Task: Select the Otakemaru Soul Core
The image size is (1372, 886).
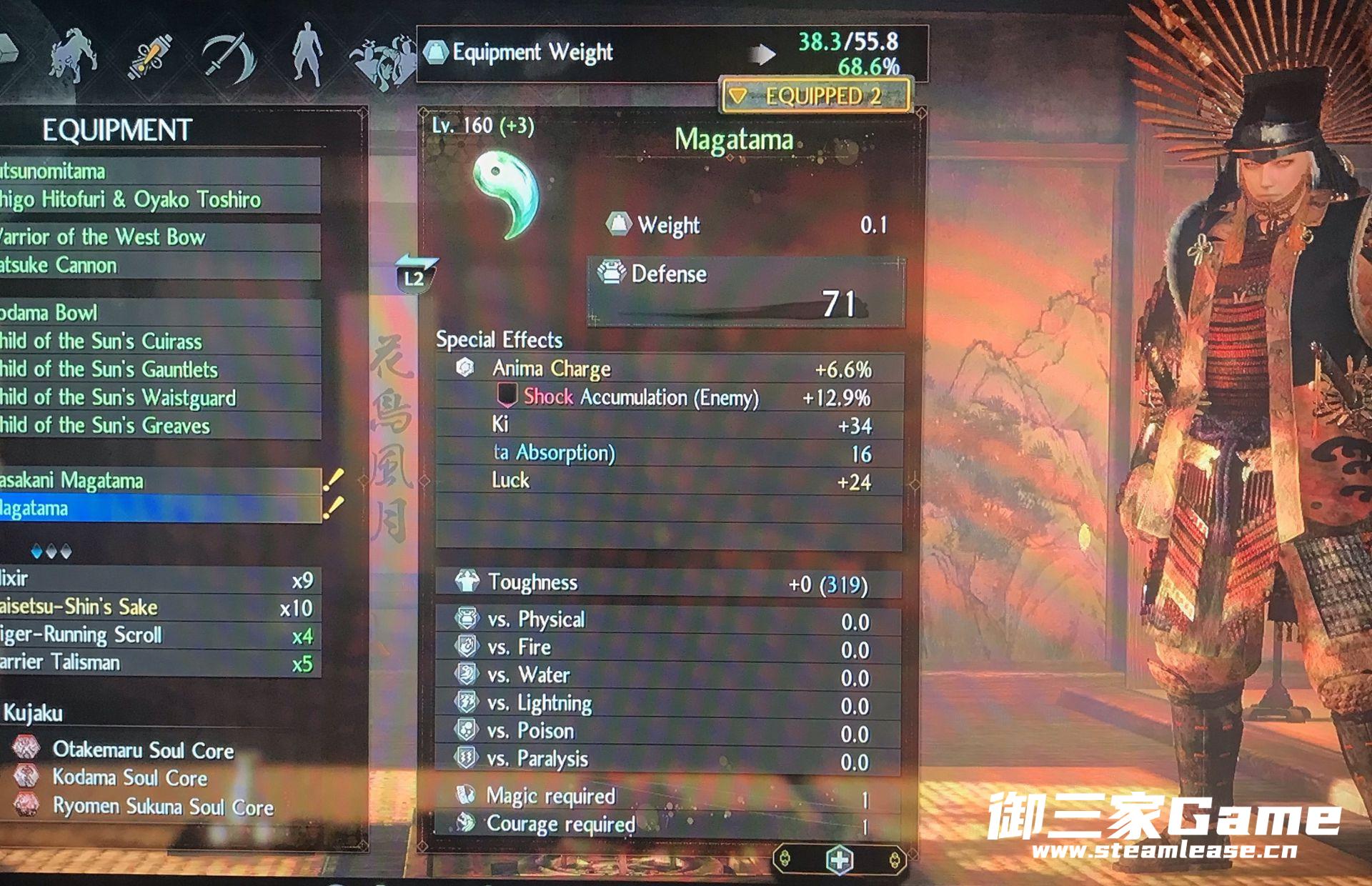Action: [x=142, y=750]
